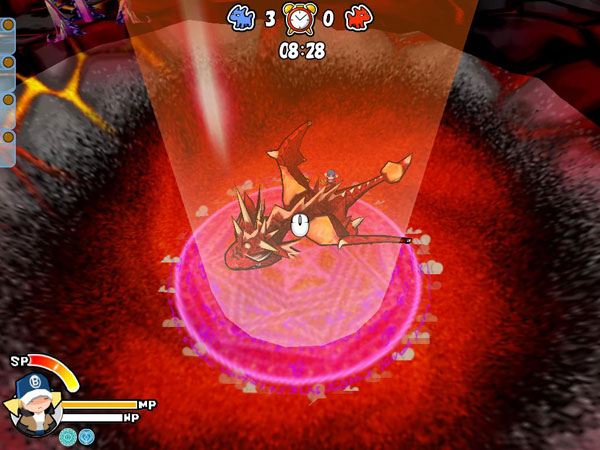Activate the teal-green round skill icon
Viewport: 600px width, 450px height.
[x=68, y=436]
